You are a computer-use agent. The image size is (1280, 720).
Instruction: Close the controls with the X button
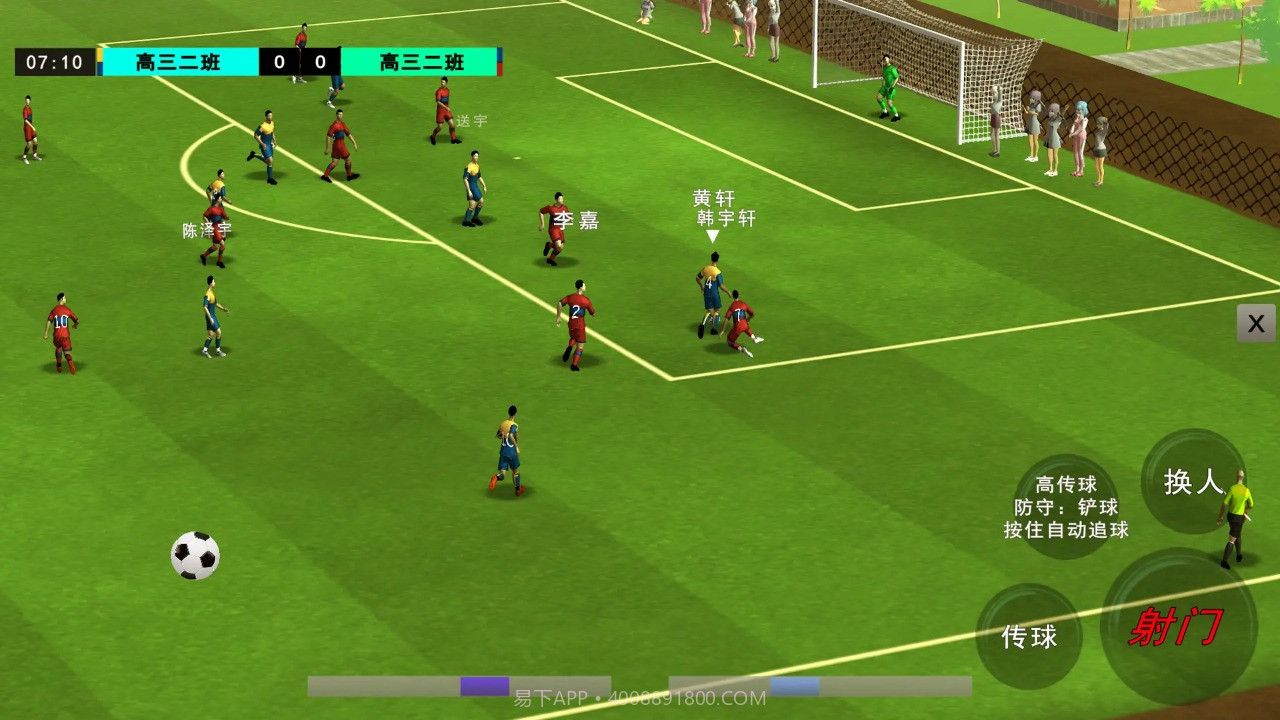click(x=1256, y=323)
